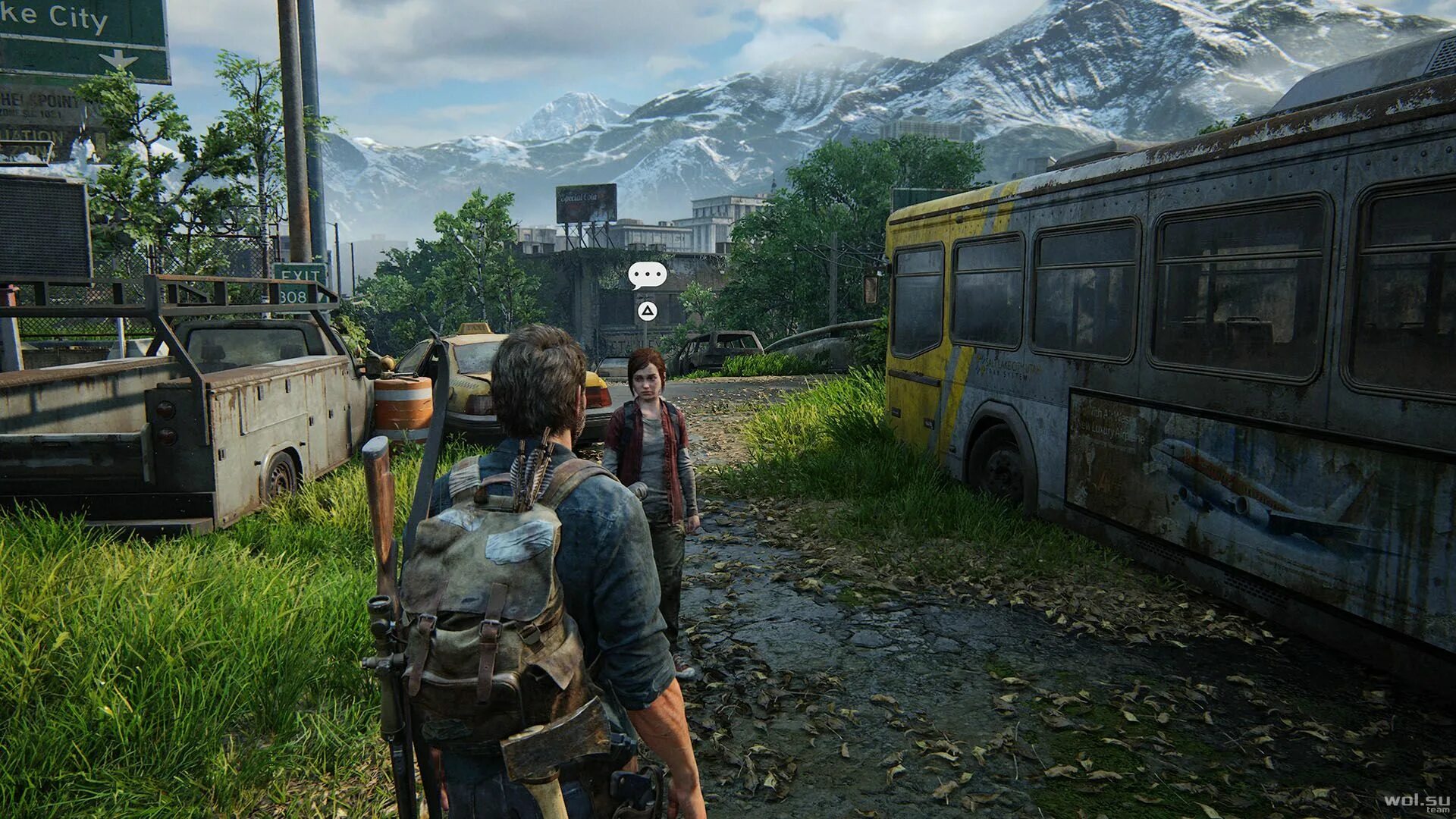Image resolution: width=1456 pixels, height=819 pixels.
Task: Click the speech bubble conversation icon
Action: (x=647, y=275)
